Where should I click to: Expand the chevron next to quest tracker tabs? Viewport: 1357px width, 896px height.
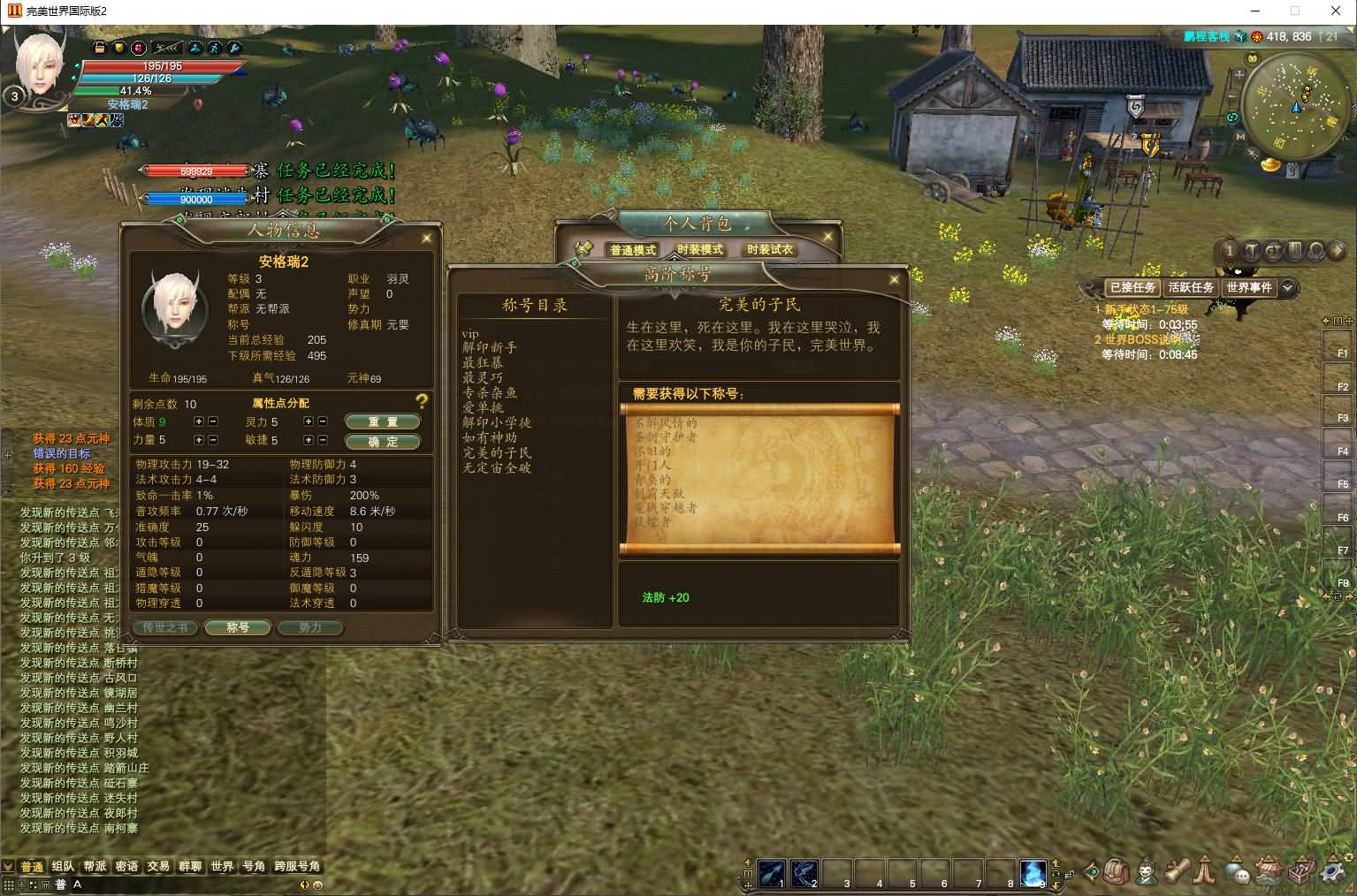[x=1288, y=287]
